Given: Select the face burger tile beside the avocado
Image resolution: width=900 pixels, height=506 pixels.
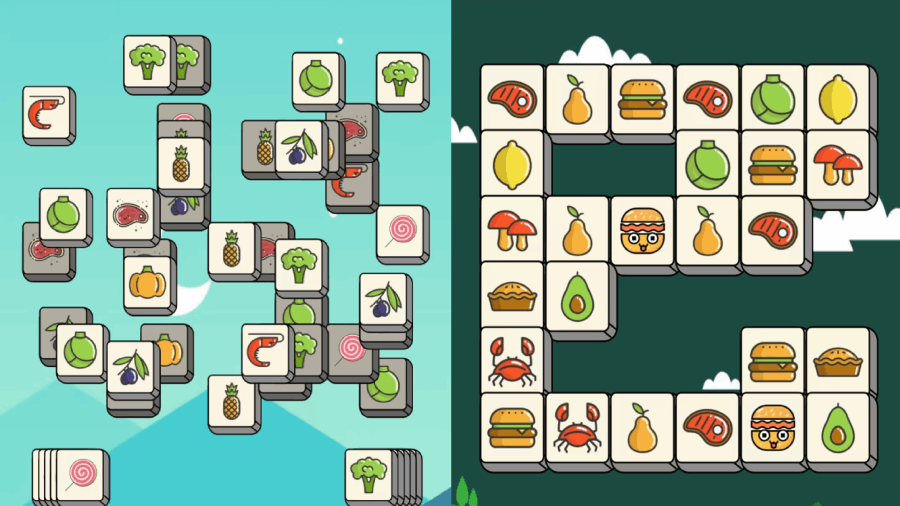Looking at the screenshot, I should point(772,425).
